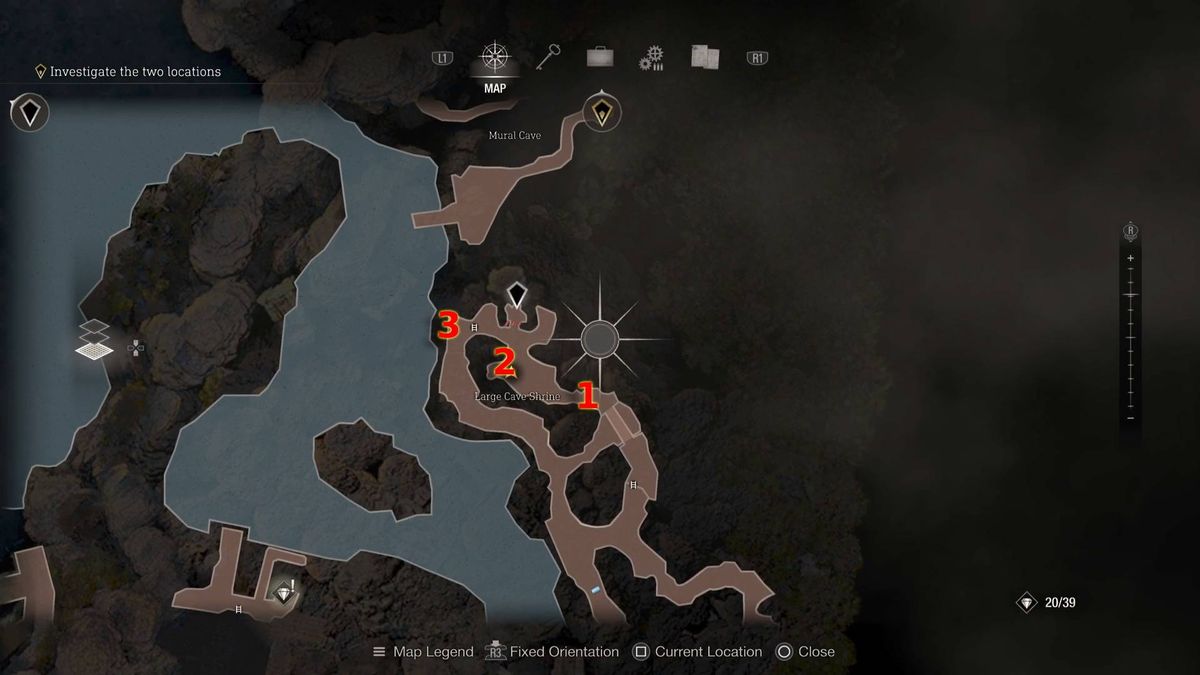Toggle the floor layers icon
This screenshot has height=675, width=1200.
point(95,340)
